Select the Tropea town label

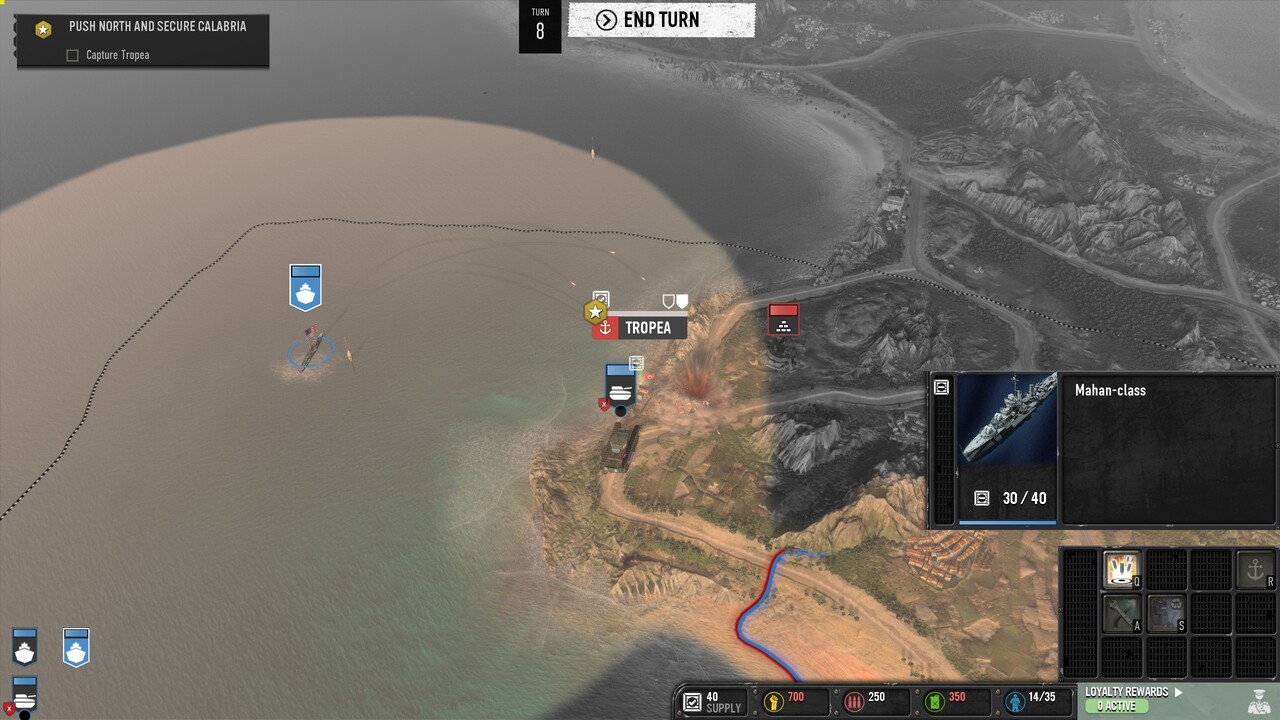(647, 328)
